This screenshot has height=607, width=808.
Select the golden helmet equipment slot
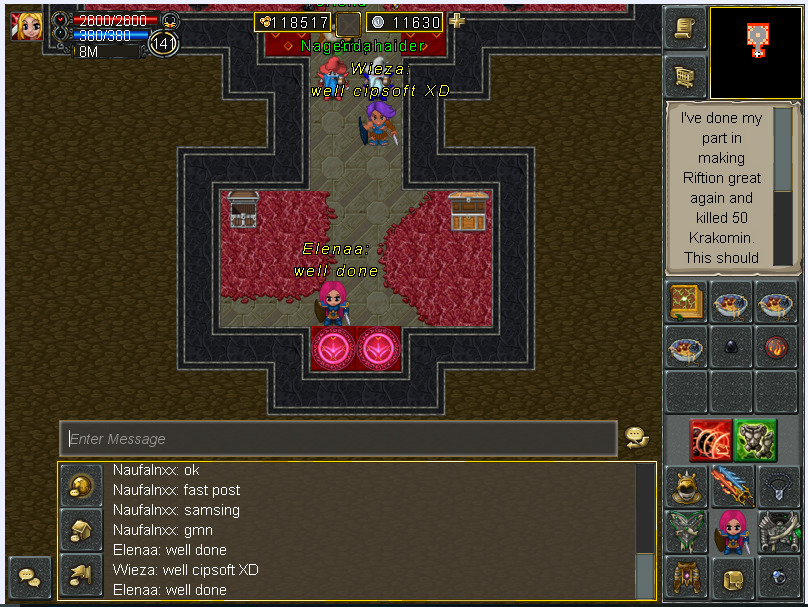(686, 487)
